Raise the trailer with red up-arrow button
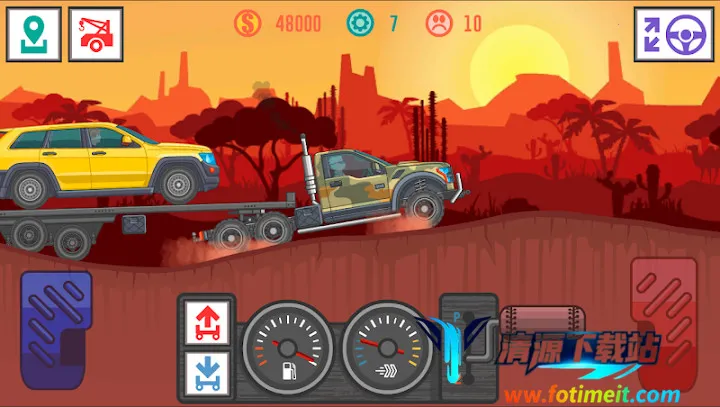Viewport: 720px width, 407px height. (209, 320)
